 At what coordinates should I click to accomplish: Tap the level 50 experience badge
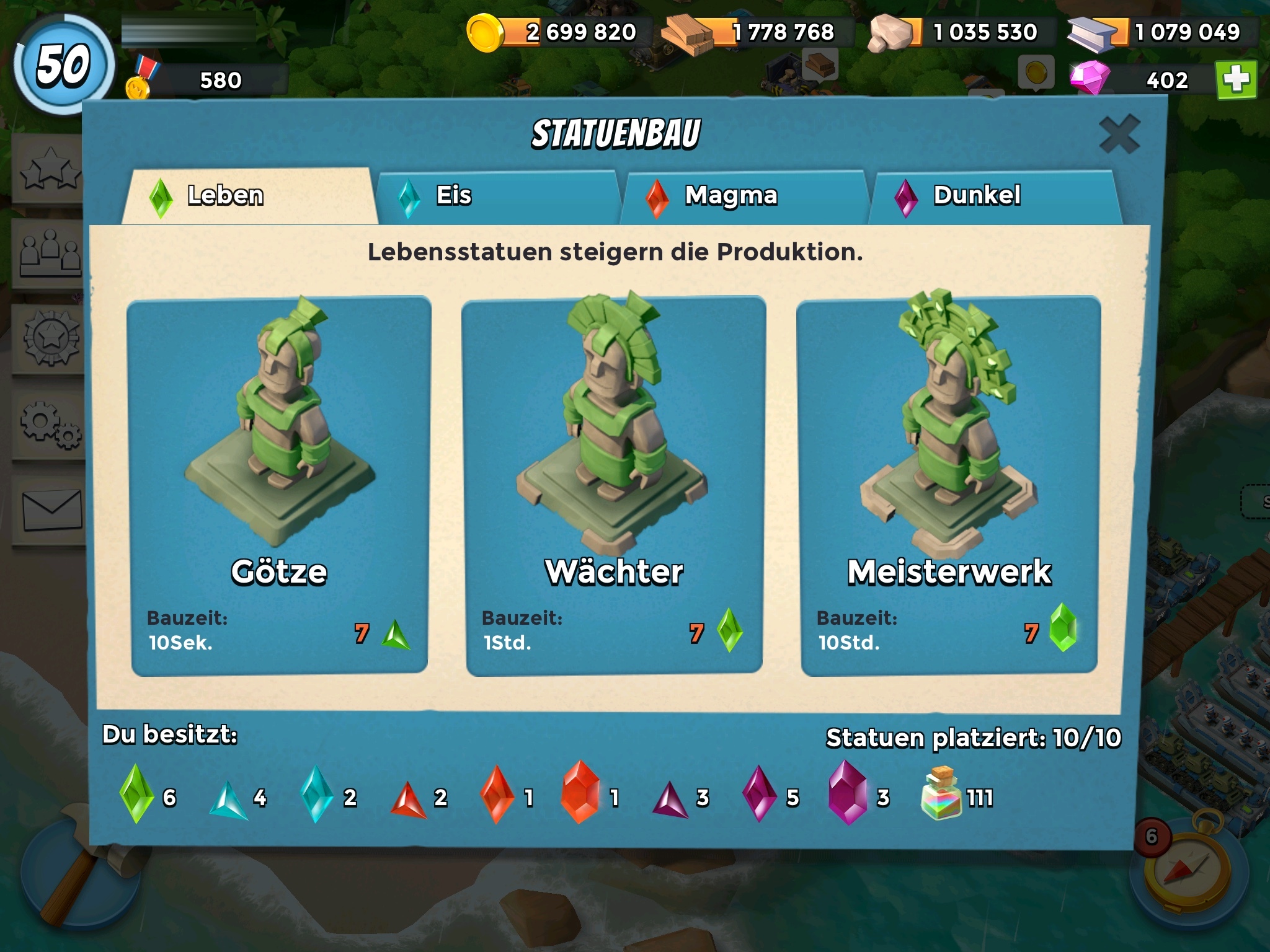64,64
